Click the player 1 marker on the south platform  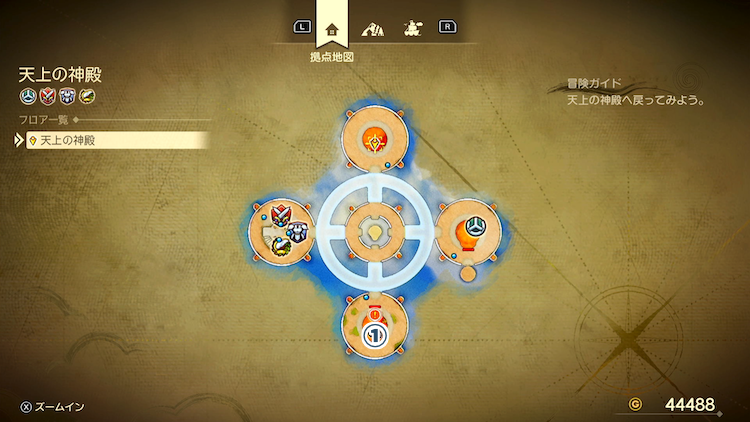click(x=373, y=335)
